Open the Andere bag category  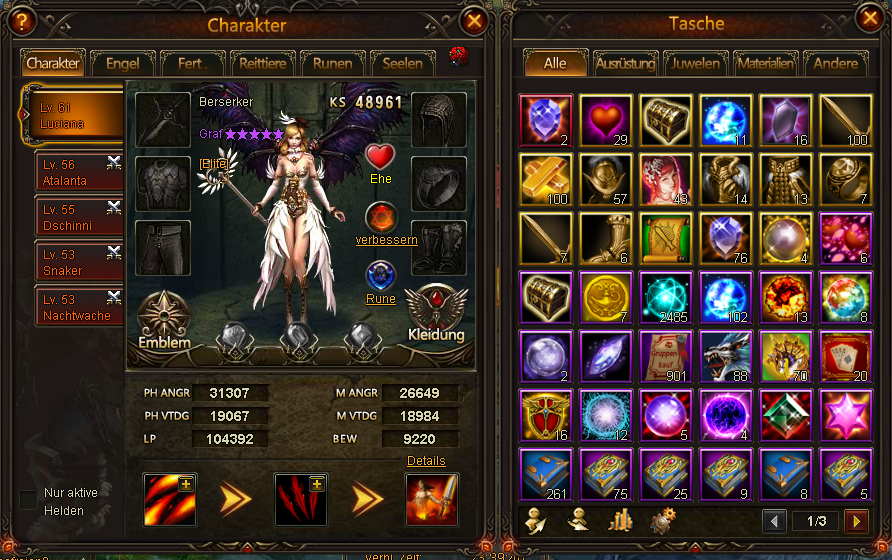(835, 63)
